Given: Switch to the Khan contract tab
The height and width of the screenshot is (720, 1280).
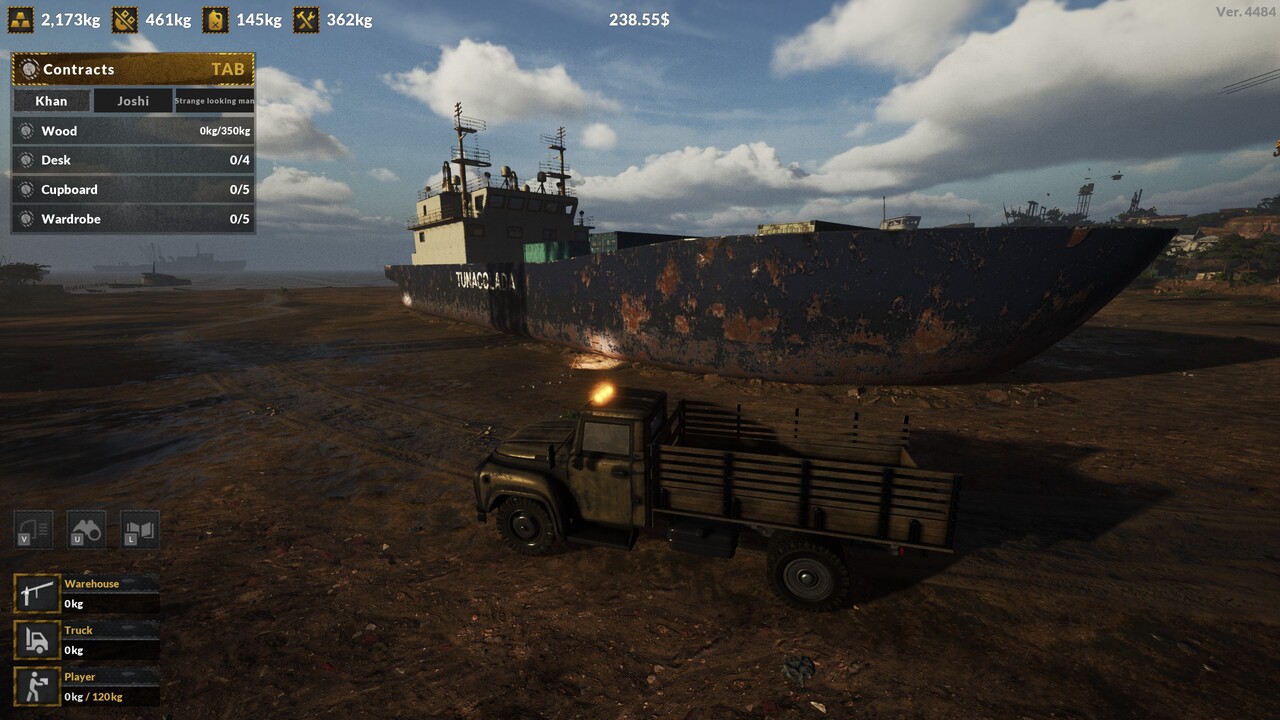Looking at the screenshot, I should point(51,101).
